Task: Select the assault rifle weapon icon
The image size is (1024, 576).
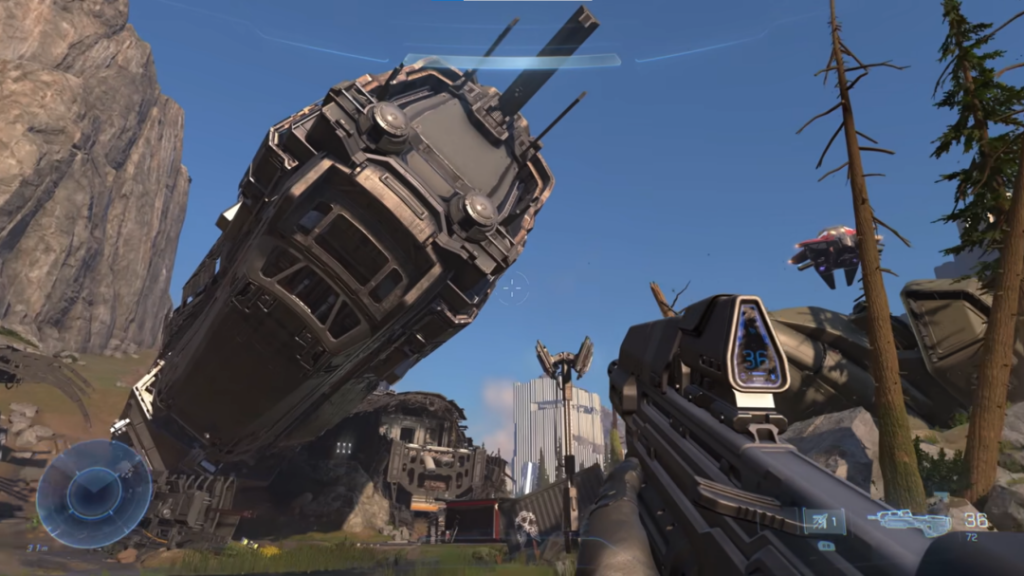Action: point(908,521)
